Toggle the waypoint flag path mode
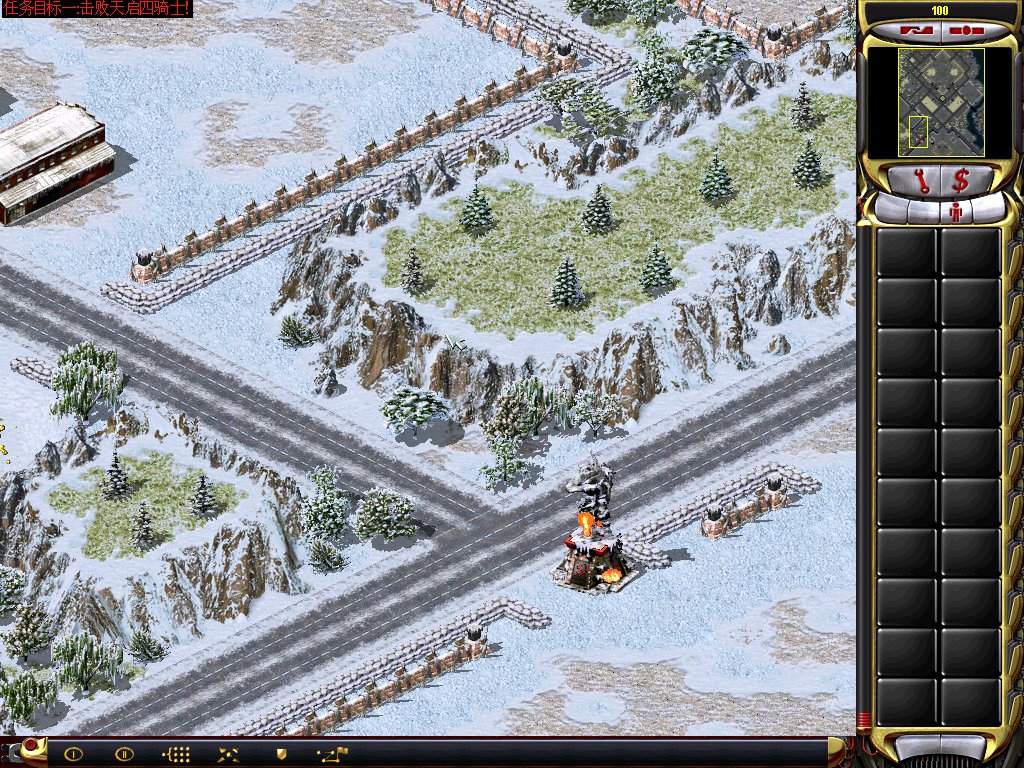 [332, 754]
